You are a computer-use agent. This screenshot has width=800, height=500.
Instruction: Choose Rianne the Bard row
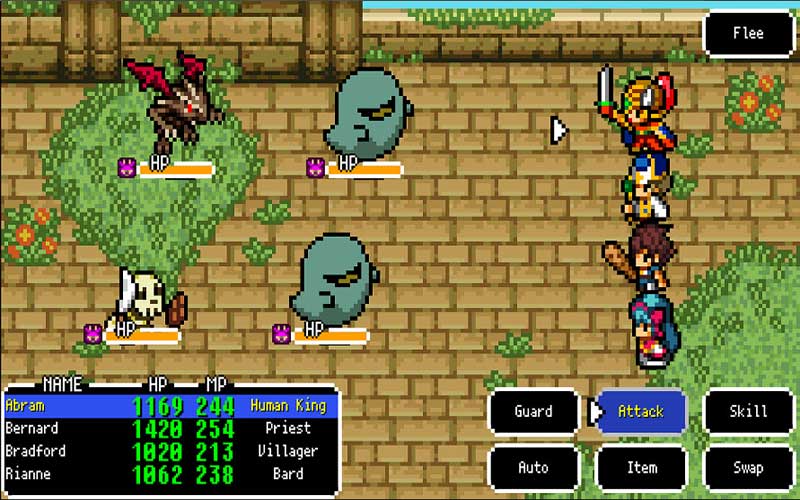pos(170,474)
